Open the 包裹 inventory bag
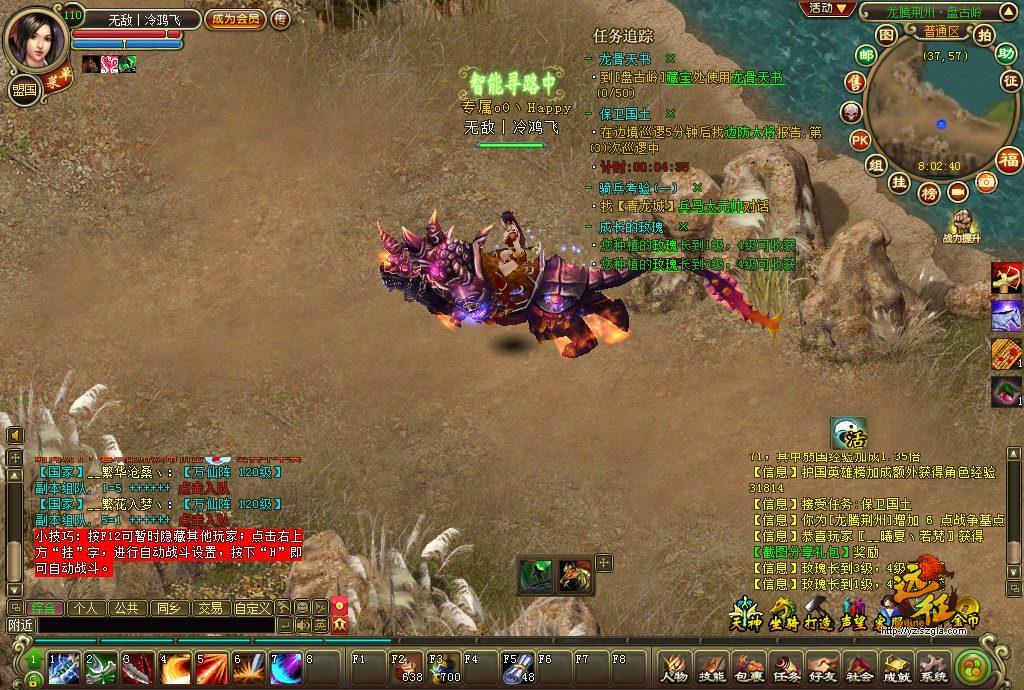This screenshot has width=1024, height=690. [x=748, y=666]
